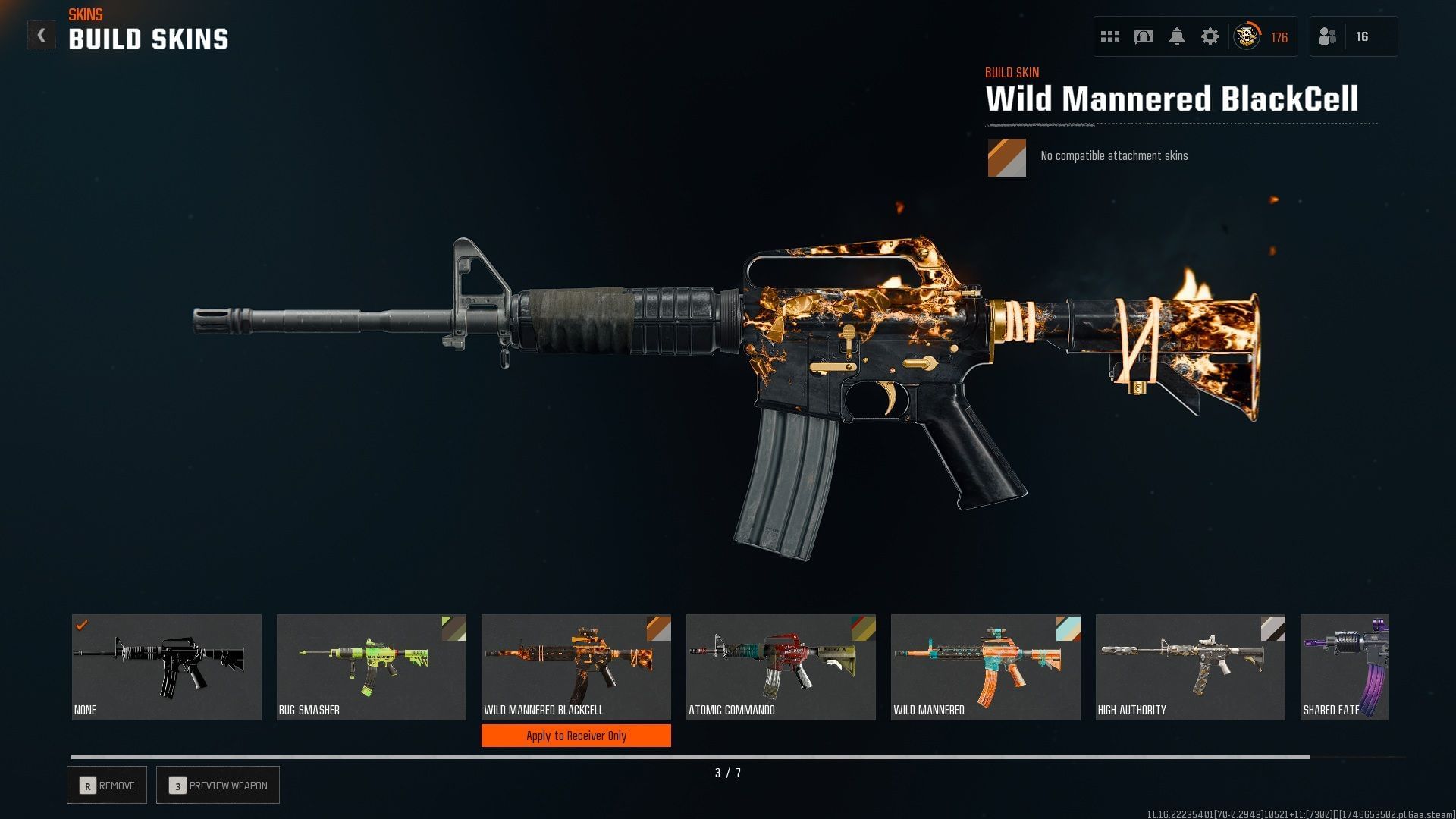Click Apply to Receiver Only
The height and width of the screenshot is (819, 1456).
pos(576,736)
